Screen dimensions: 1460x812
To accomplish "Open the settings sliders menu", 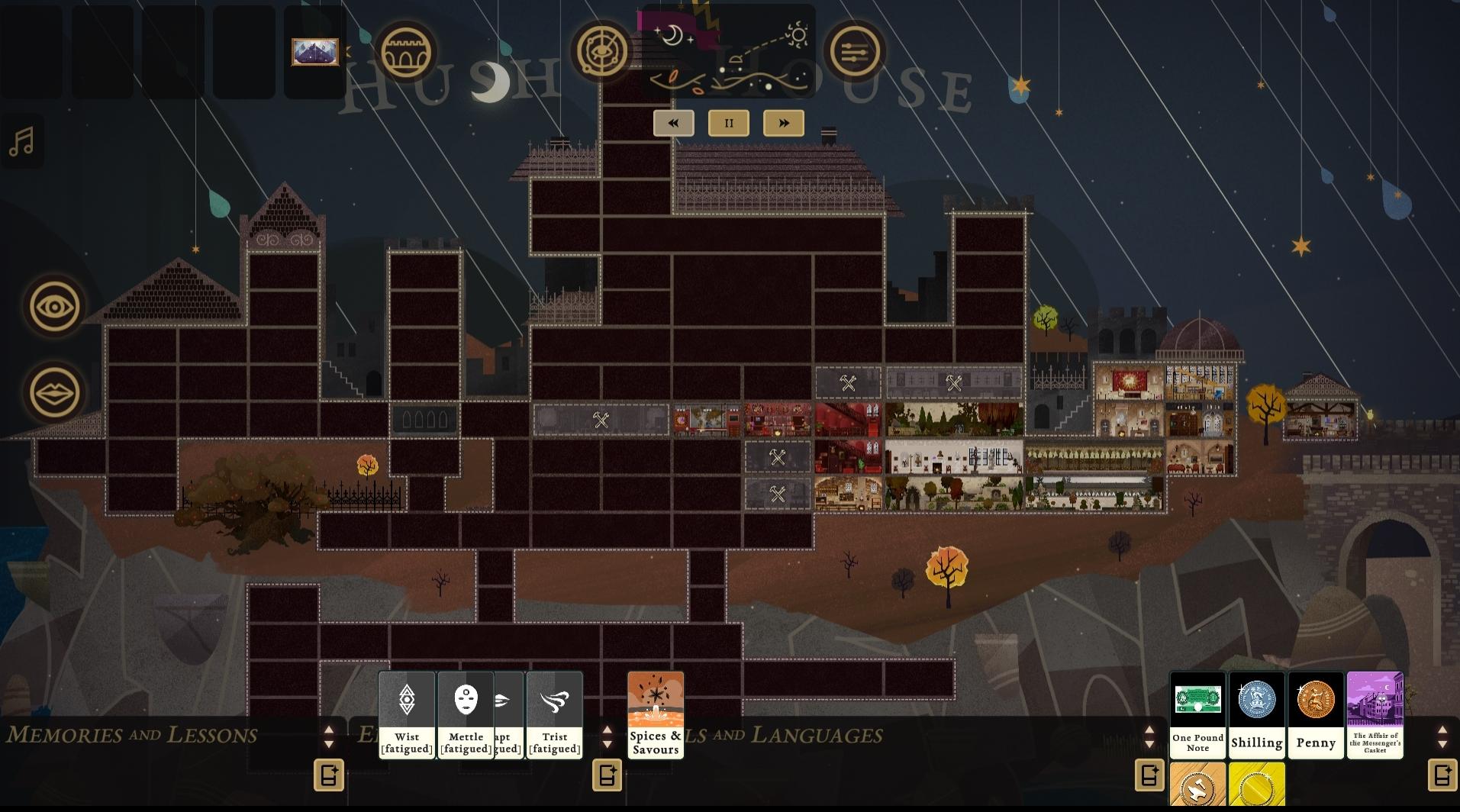I will tap(855, 52).
